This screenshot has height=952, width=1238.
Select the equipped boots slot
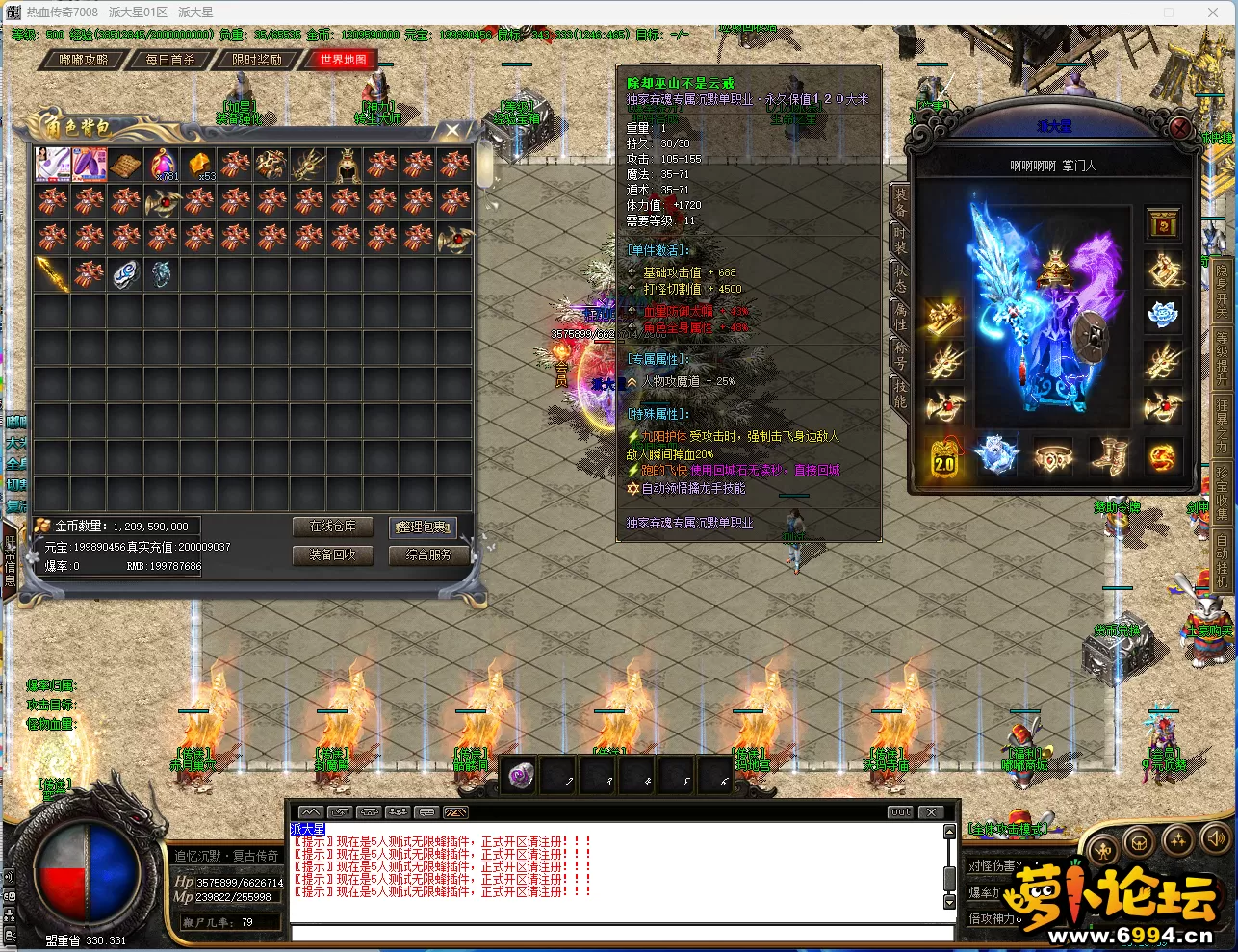click(x=1107, y=456)
